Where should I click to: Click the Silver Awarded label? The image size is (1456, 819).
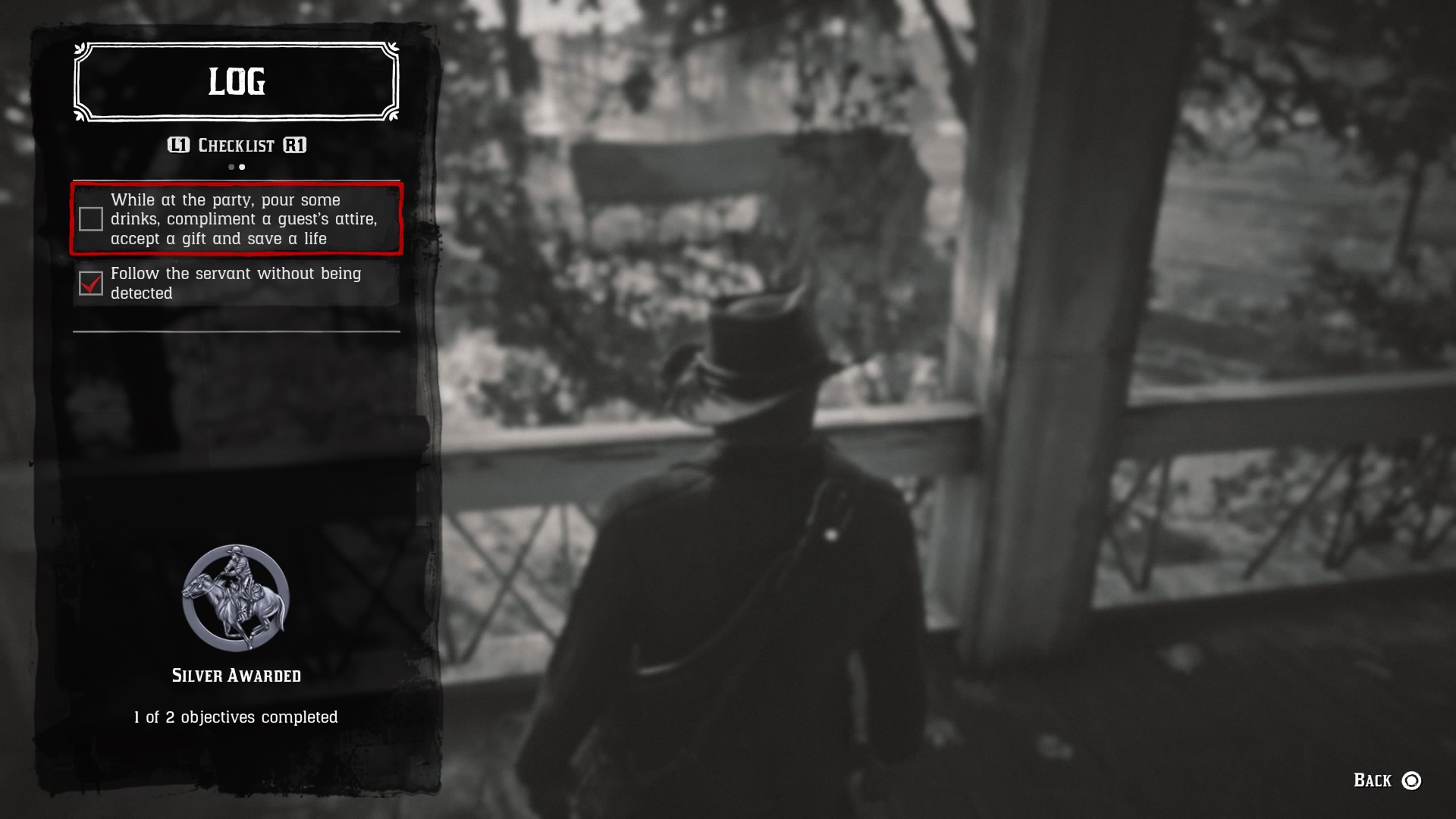point(236,675)
